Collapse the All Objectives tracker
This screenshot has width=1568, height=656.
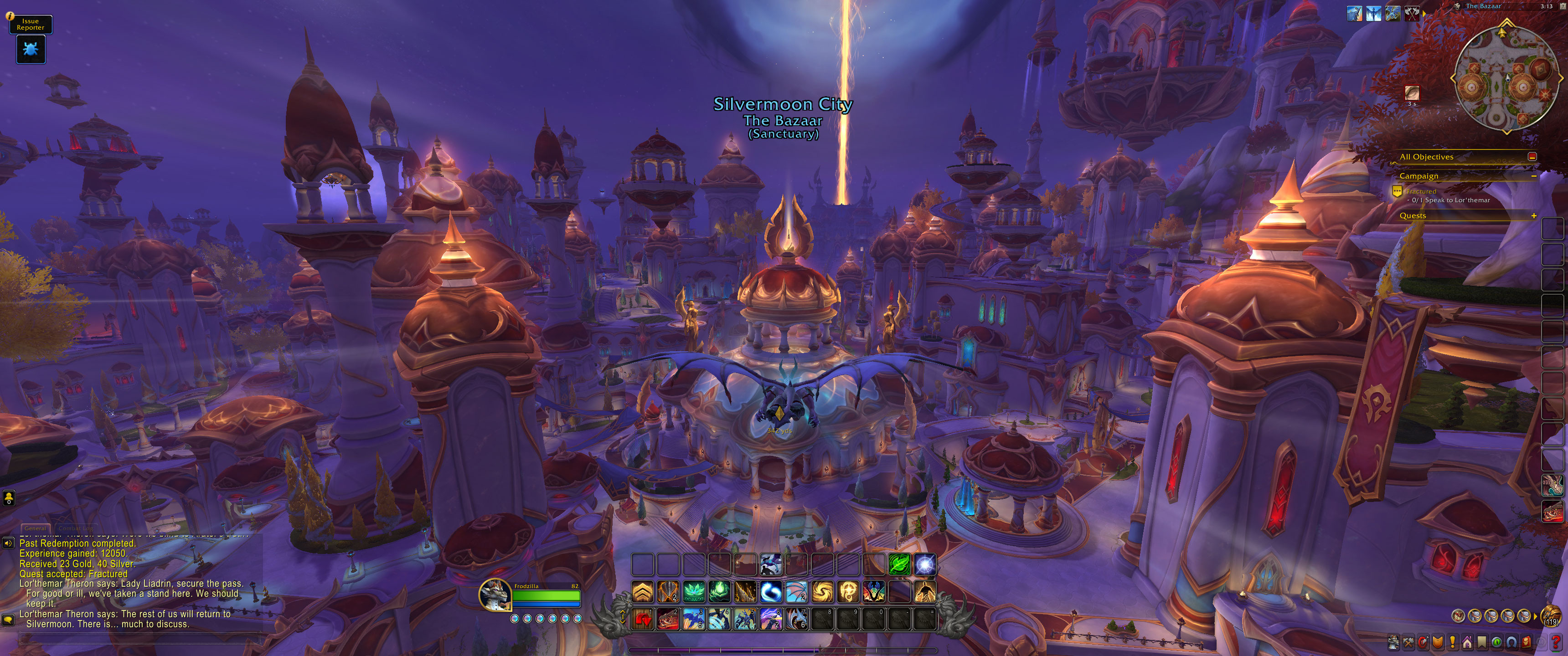1532,156
